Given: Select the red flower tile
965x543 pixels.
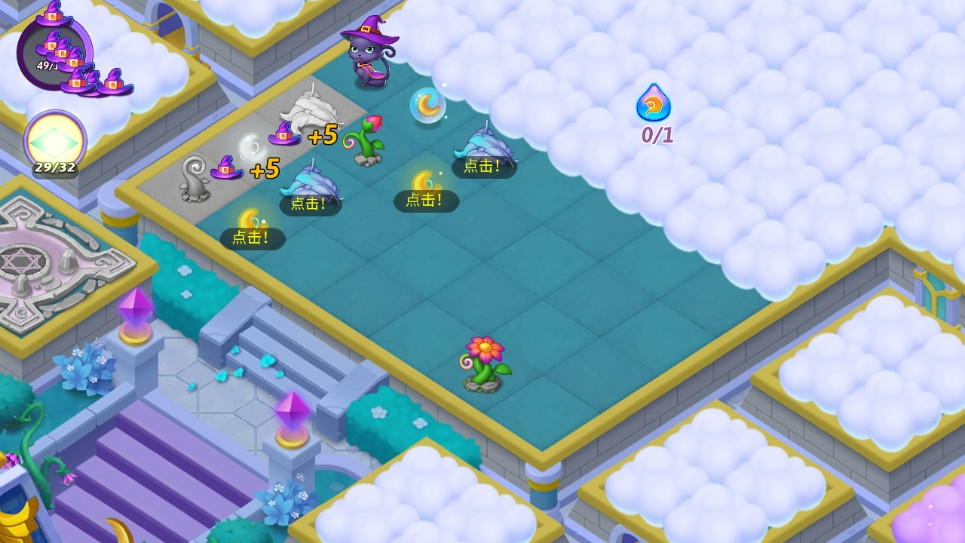Looking at the screenshot, I should click(485, 362).
